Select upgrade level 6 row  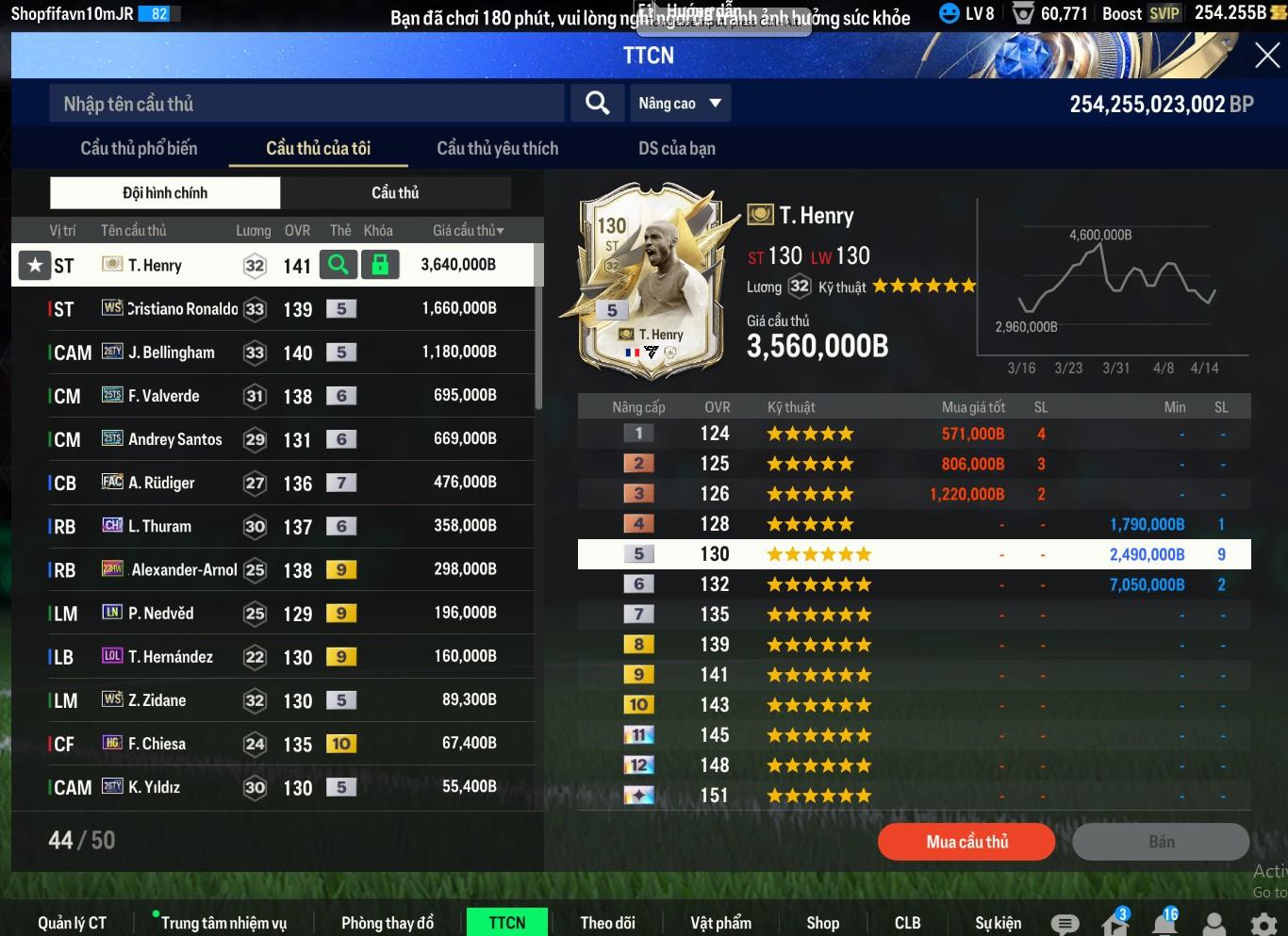pos(914,584)
